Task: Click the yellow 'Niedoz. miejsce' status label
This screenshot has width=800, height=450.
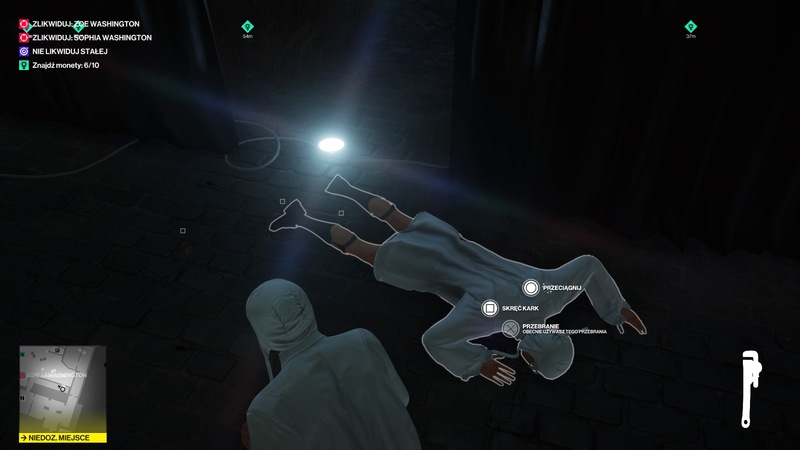Action: (62, 437)
